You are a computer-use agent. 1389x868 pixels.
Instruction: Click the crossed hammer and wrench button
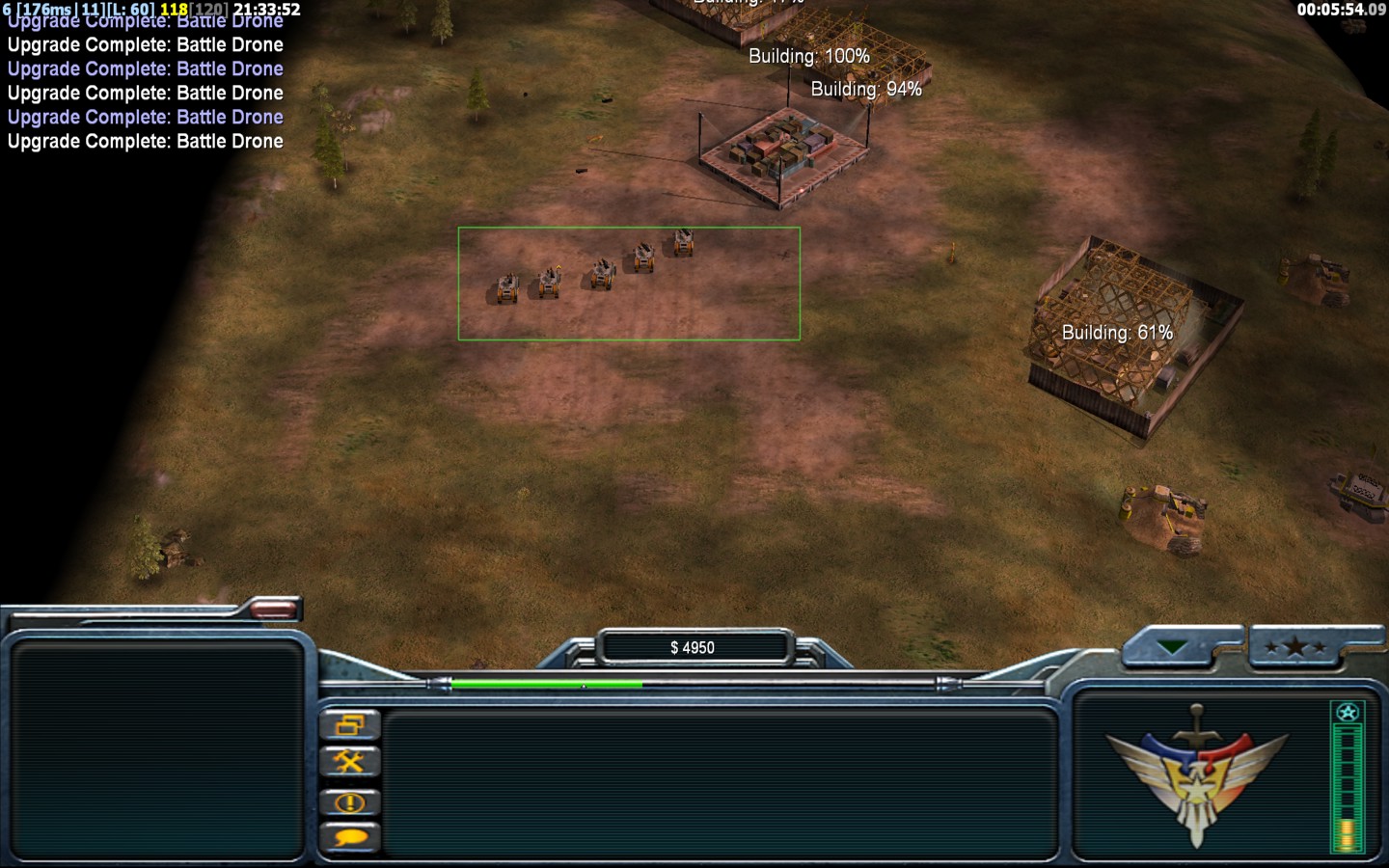pyautogui.click(x=349, y=763)
